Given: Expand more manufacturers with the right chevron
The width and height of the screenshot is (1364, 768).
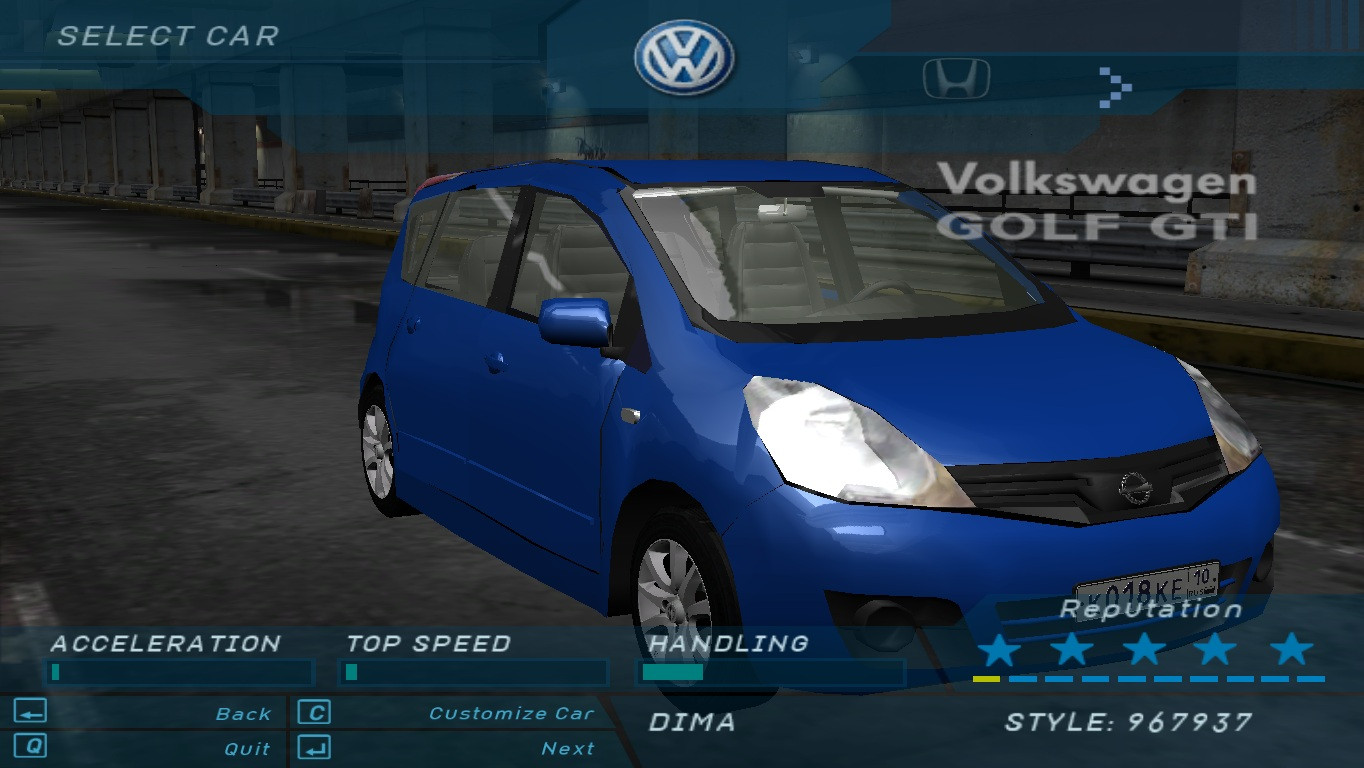Looking at the screenshot, I should tap(1116, 88).
